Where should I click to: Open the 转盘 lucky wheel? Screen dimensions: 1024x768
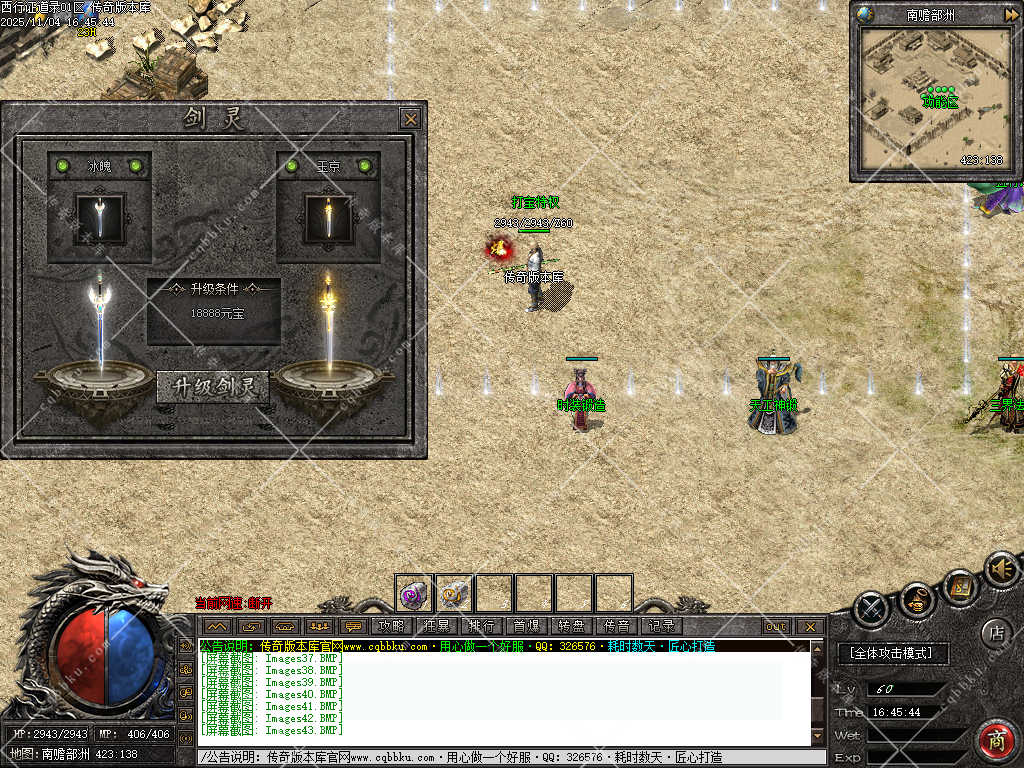pyautogui.click(x=571, y=626)
